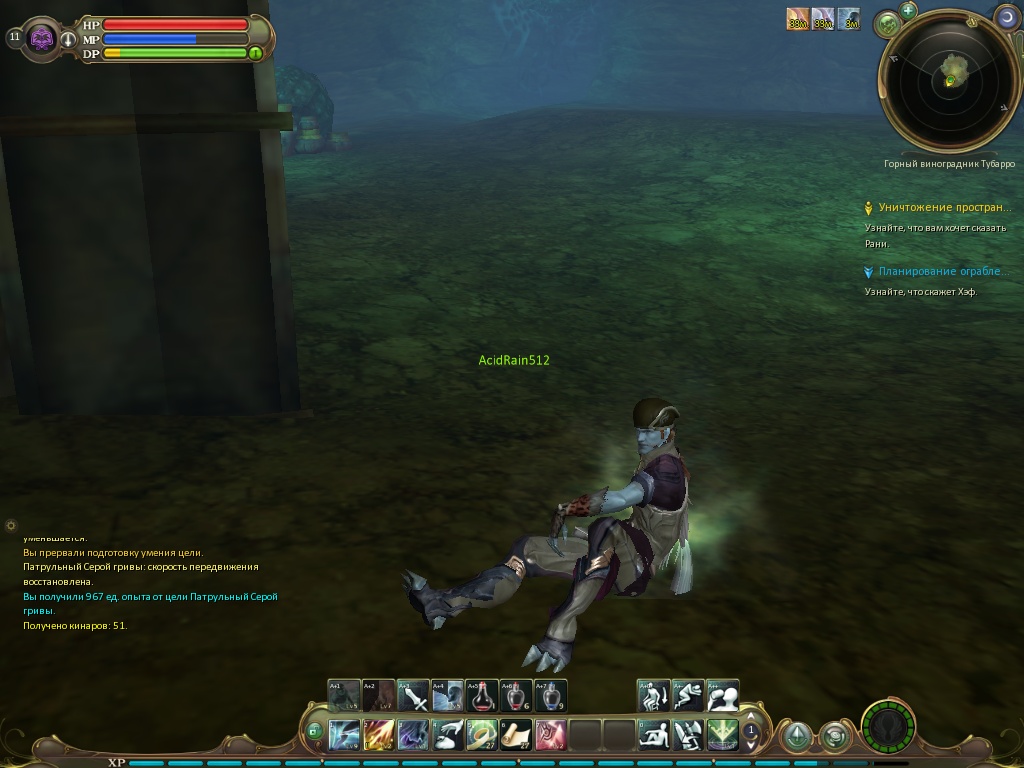Image resolution: width=1024 pixels, height=768 pixels.
Task: Click the first buff icon showing 38m
Action: (797, 19)
